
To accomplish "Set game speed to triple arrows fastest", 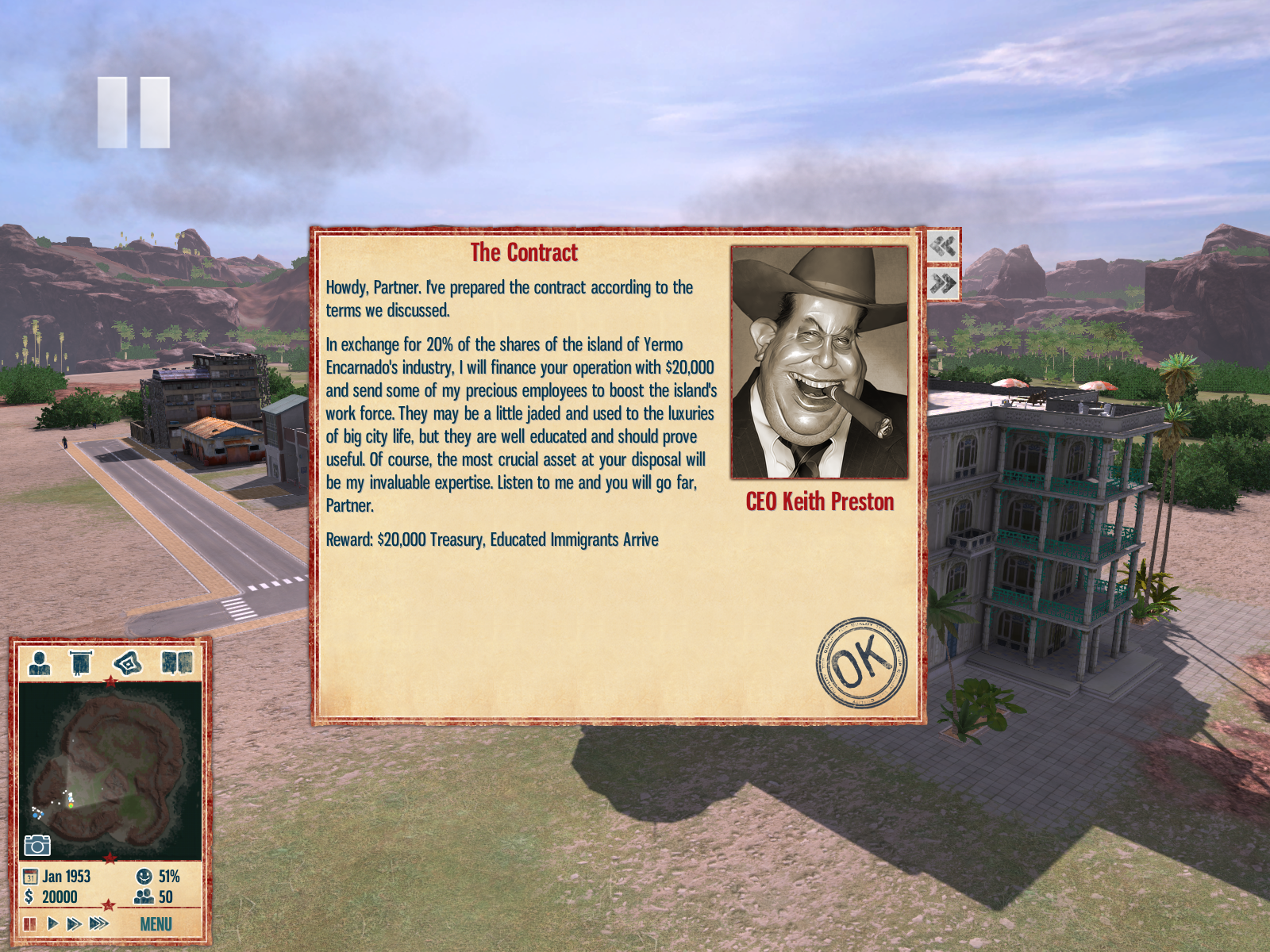I will pos(99,923).
